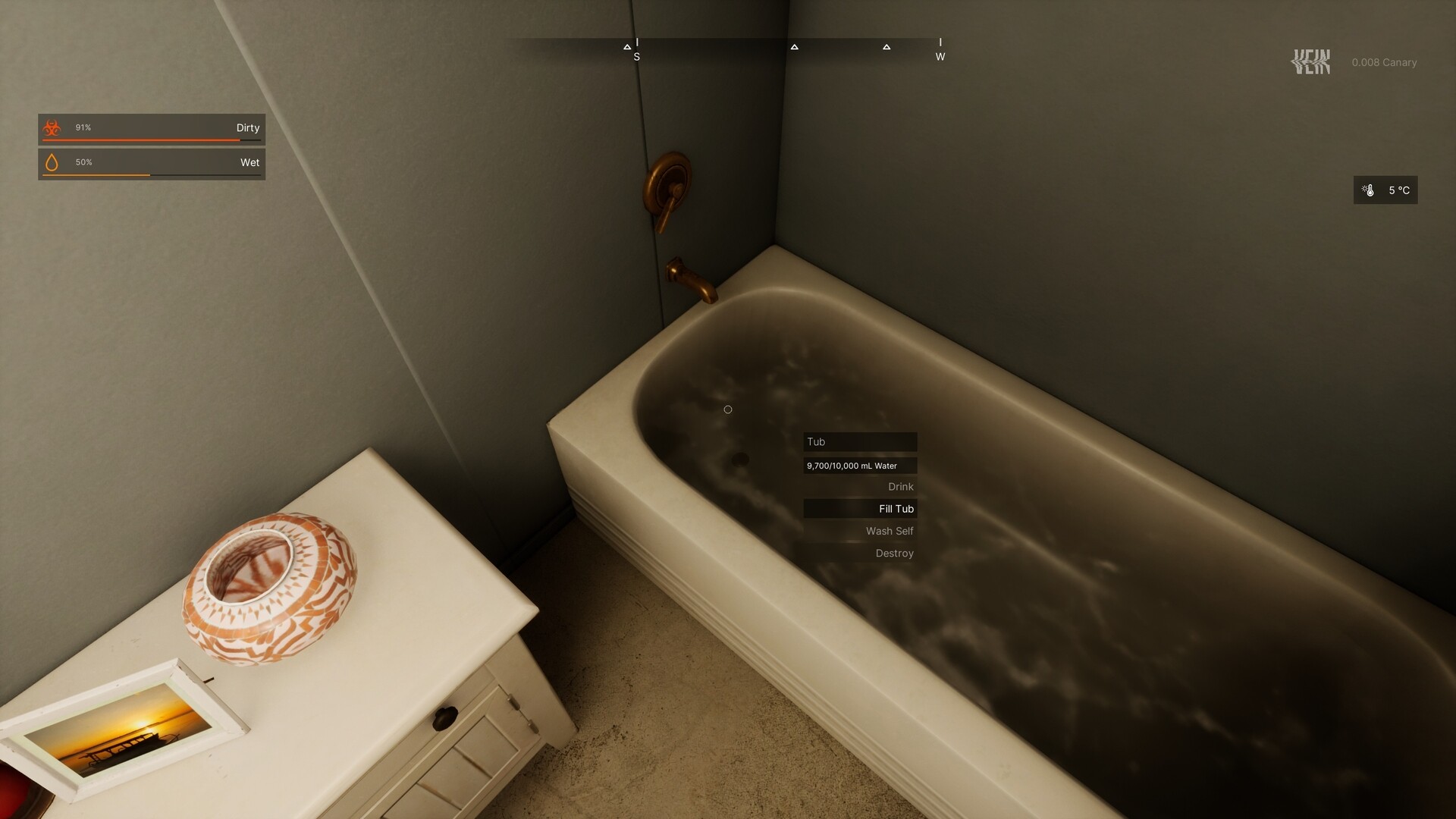Click the sunset photo frame on the dresser
The width and height of the screenshot is (1456, 819).
click(x=125, y=733)
